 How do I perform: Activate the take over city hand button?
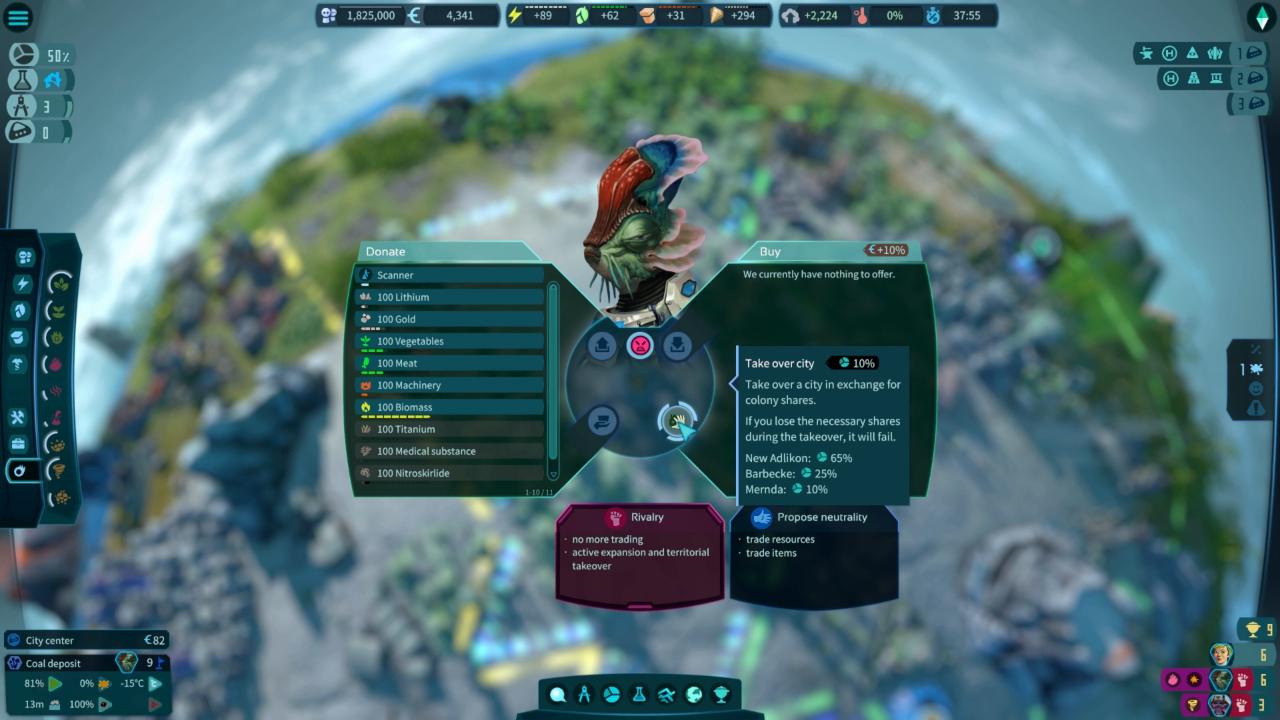coord(677,421)
